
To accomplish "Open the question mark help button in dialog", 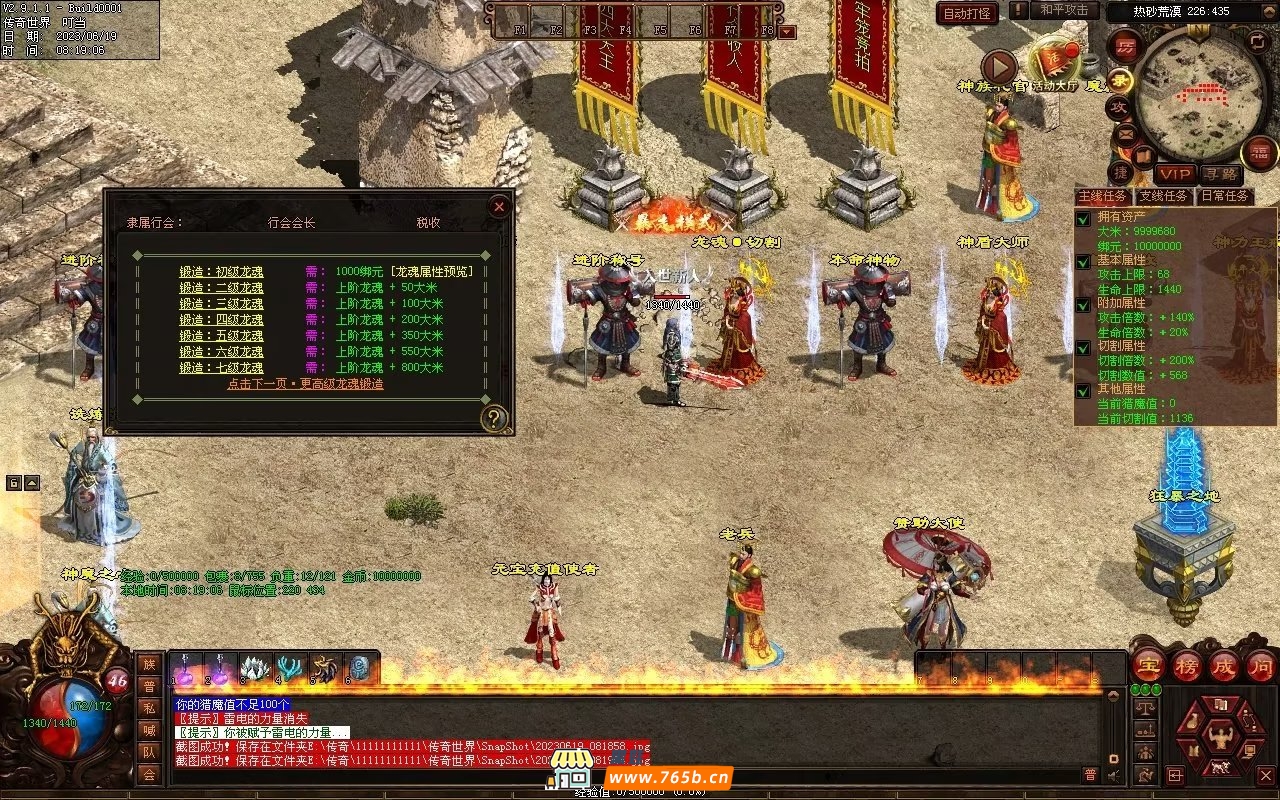I will point(494,418).
